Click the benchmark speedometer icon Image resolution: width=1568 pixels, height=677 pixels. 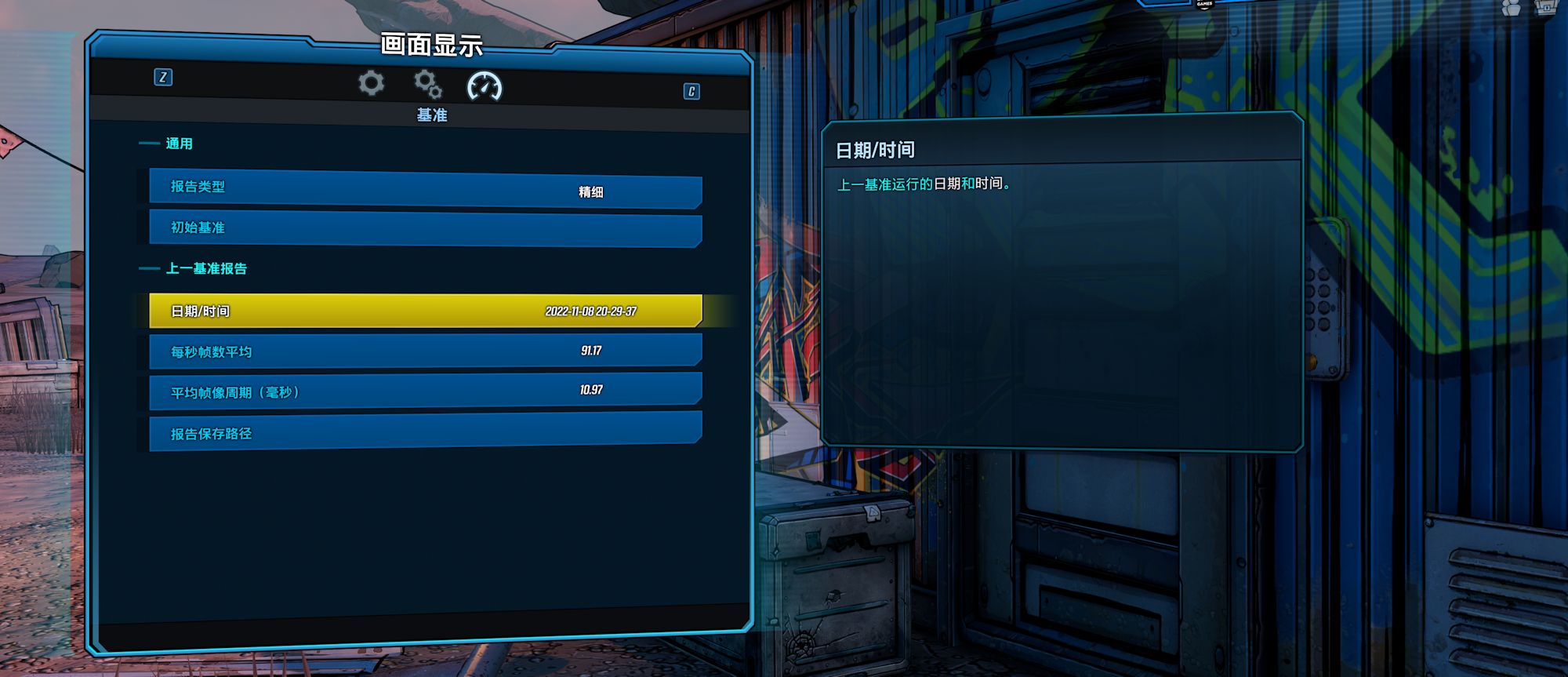pos(485,86)
